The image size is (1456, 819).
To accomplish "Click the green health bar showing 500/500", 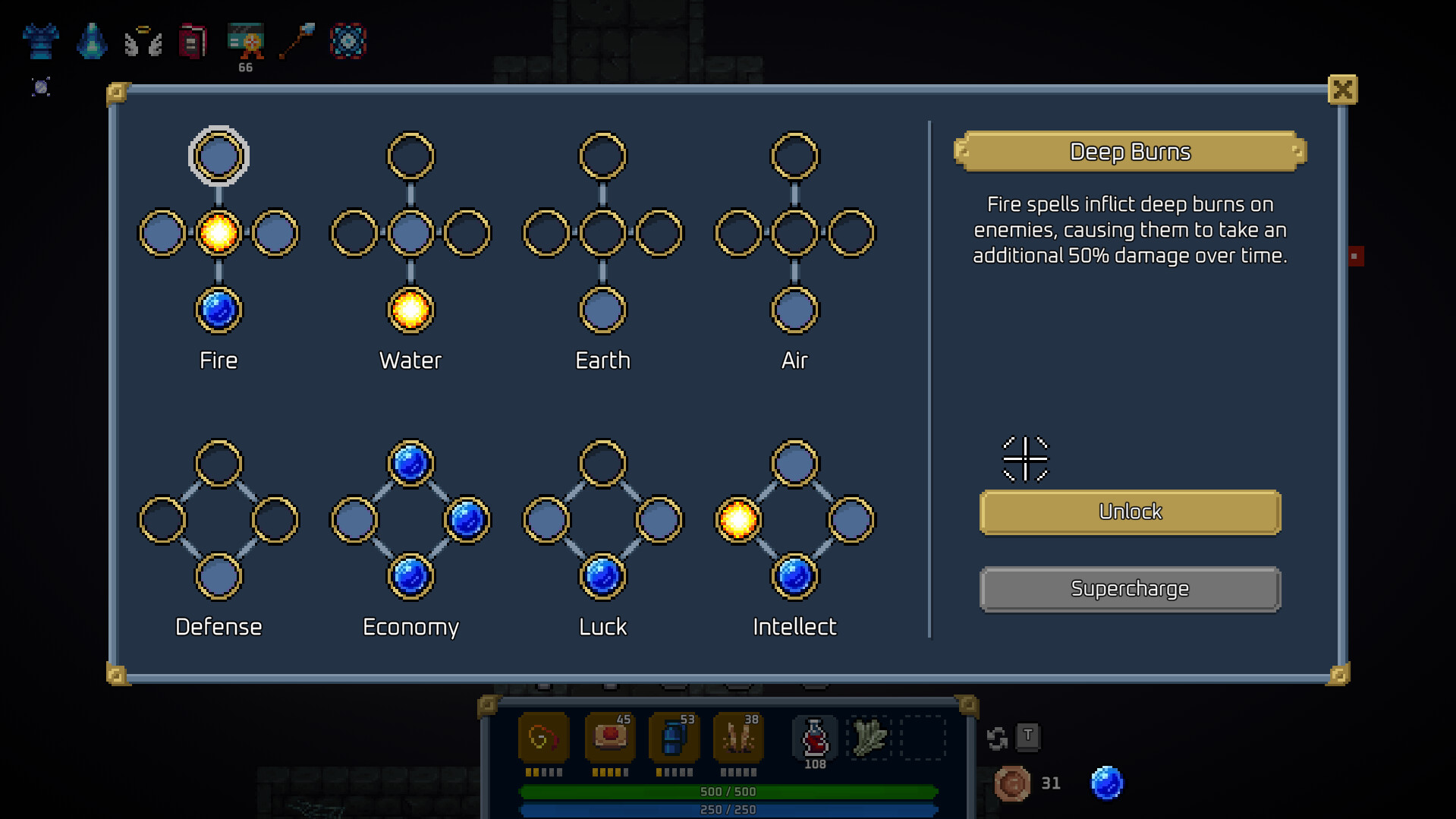I will (x=728, y=791).
